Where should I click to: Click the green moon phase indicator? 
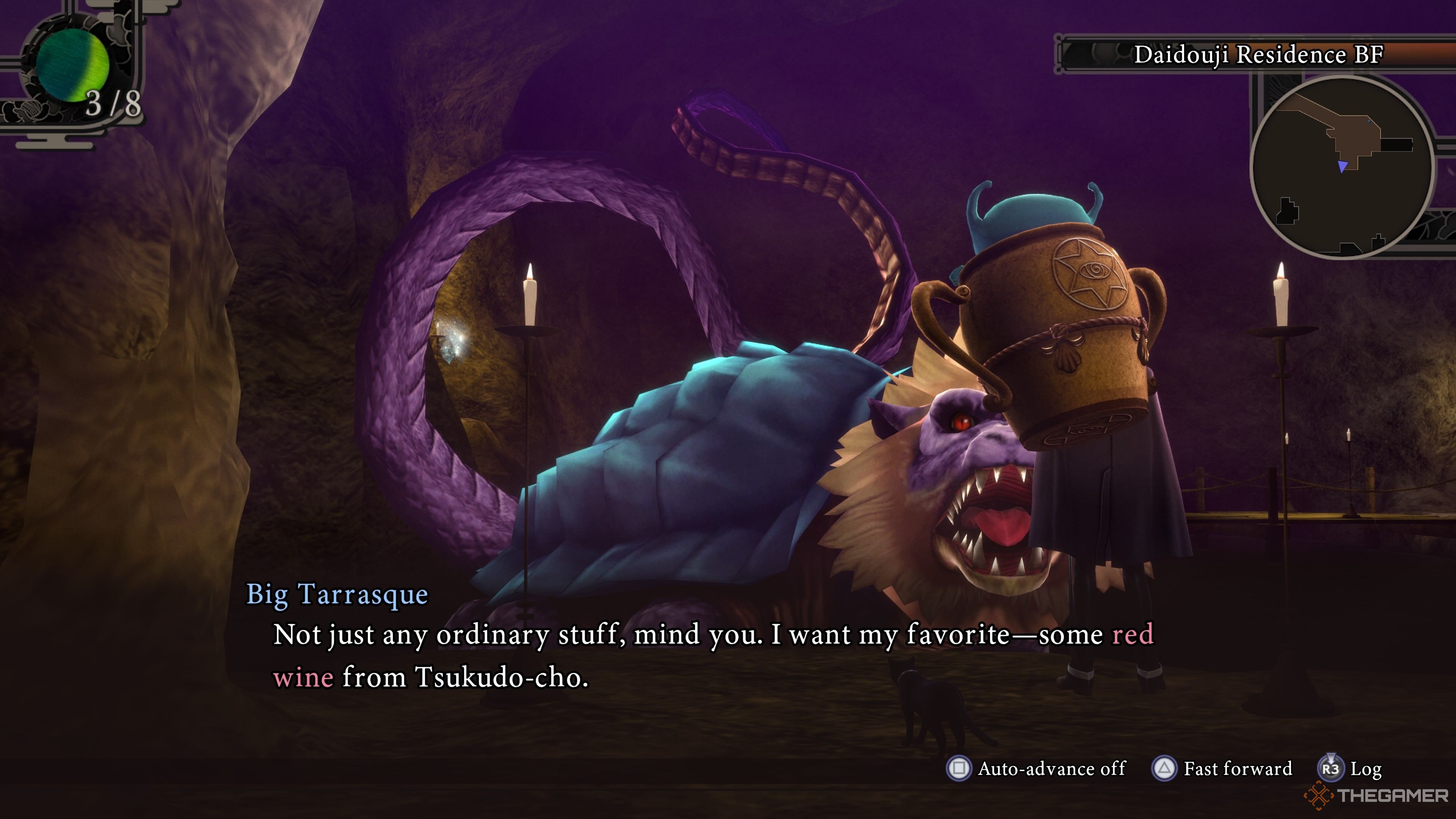click(x=72, y=65)
